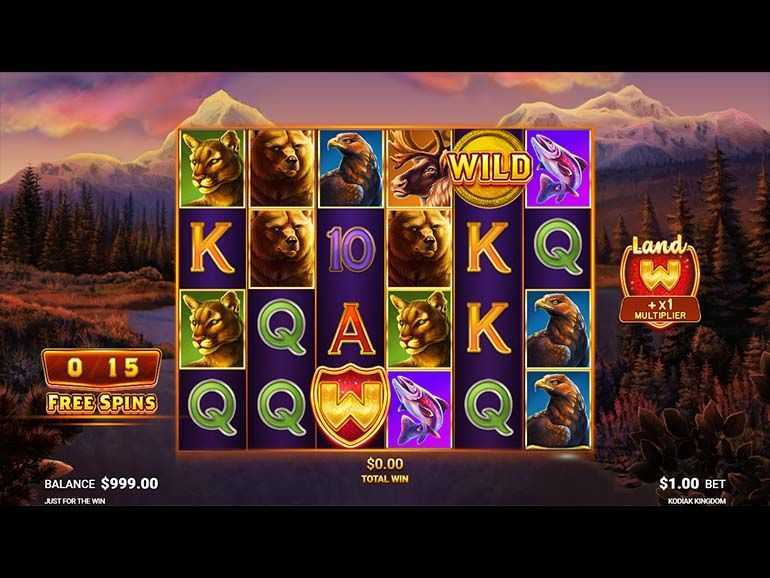Click the Land W multiplier badge
Screen dimensions: 770x578
coord(659,282)
